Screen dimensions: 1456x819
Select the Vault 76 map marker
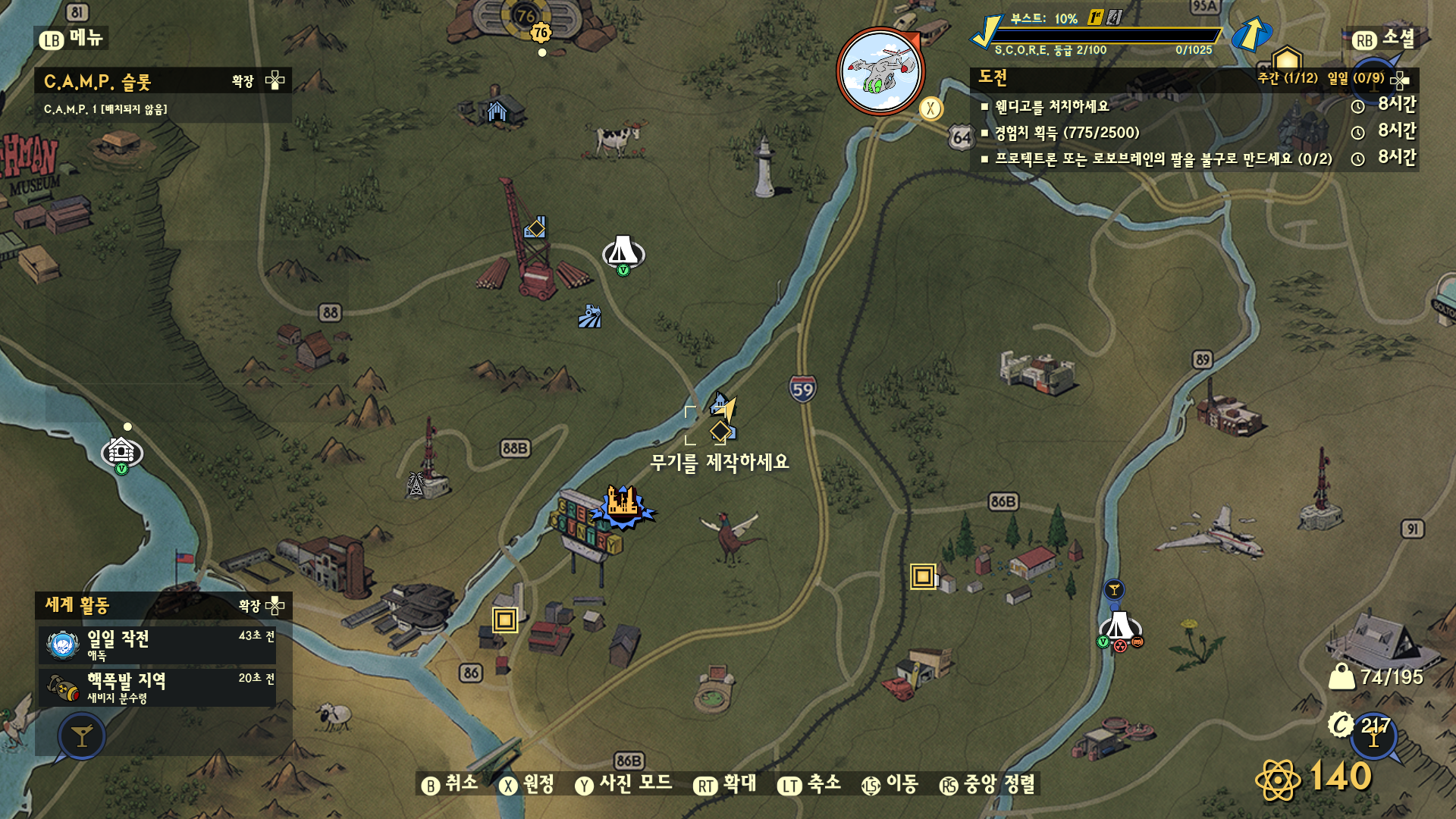pos(540,33)
